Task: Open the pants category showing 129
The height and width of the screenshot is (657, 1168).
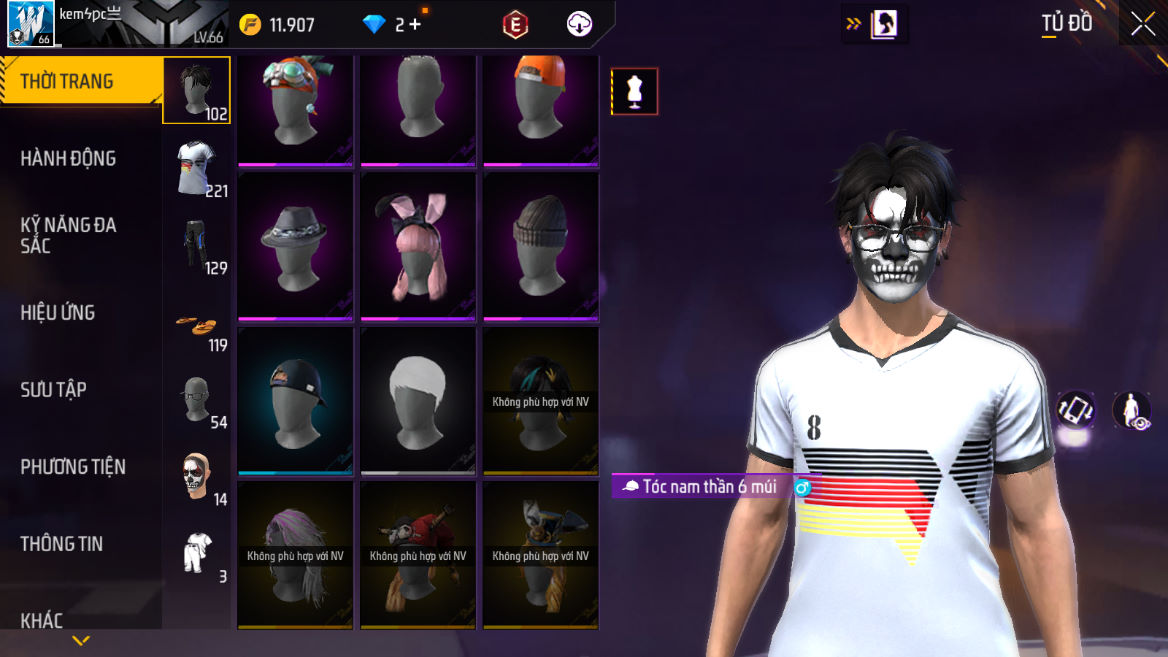Action: click(x=197, y=244)
